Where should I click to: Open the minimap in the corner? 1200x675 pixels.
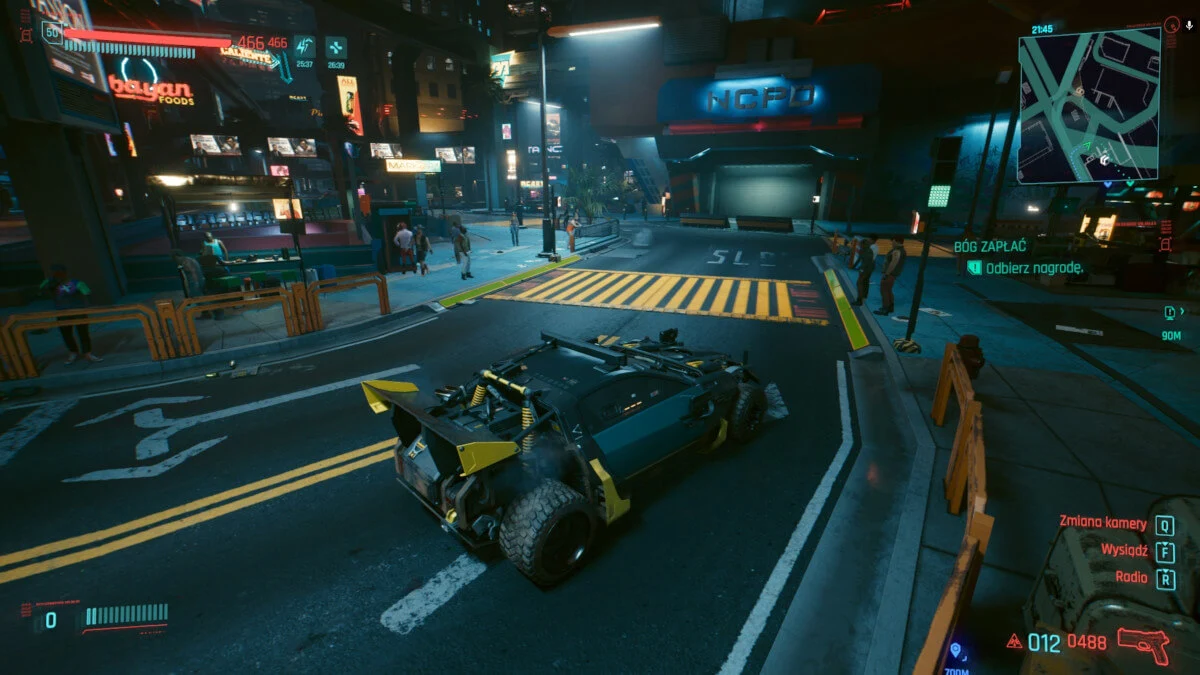(x=1089, y=105)
